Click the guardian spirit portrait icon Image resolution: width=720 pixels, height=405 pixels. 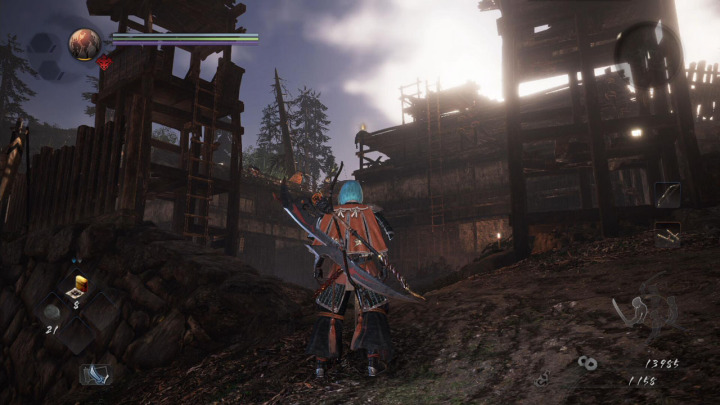click(x=84, y=44)
